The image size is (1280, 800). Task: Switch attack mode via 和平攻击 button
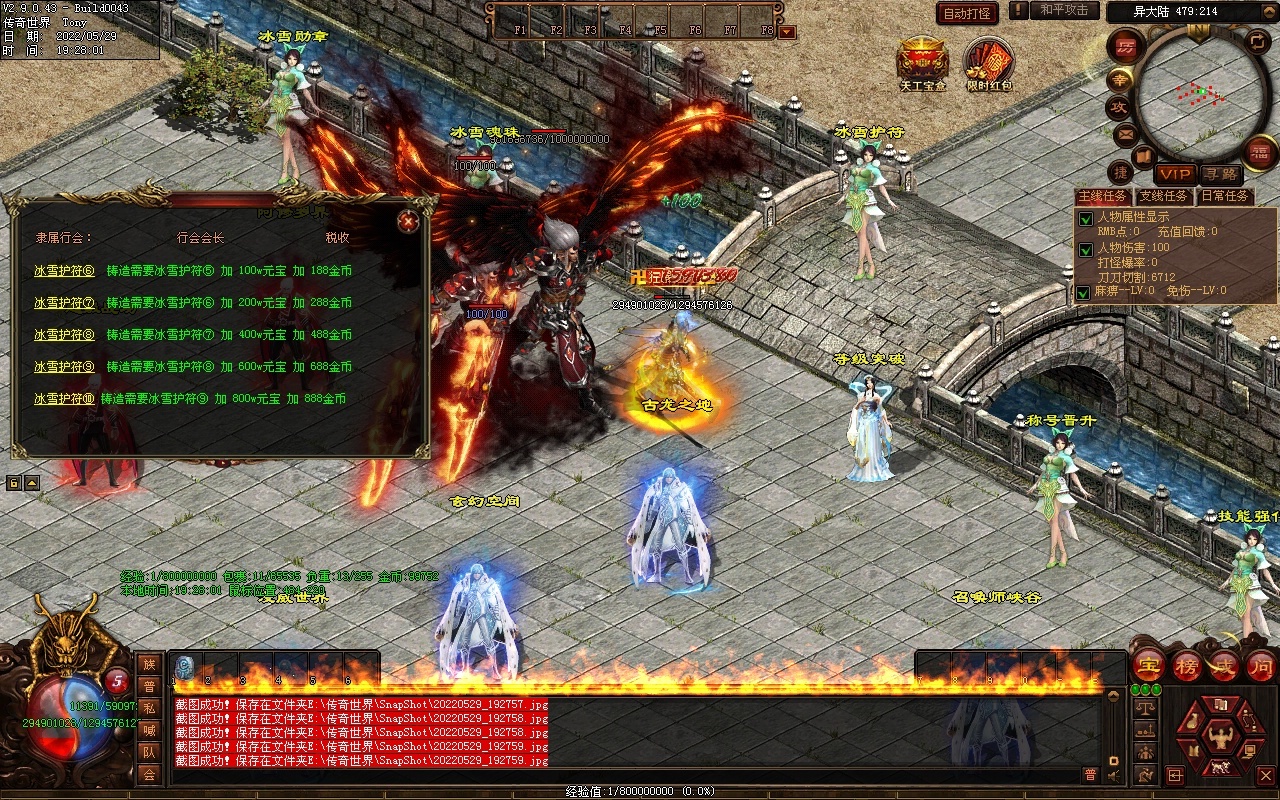1063,10
